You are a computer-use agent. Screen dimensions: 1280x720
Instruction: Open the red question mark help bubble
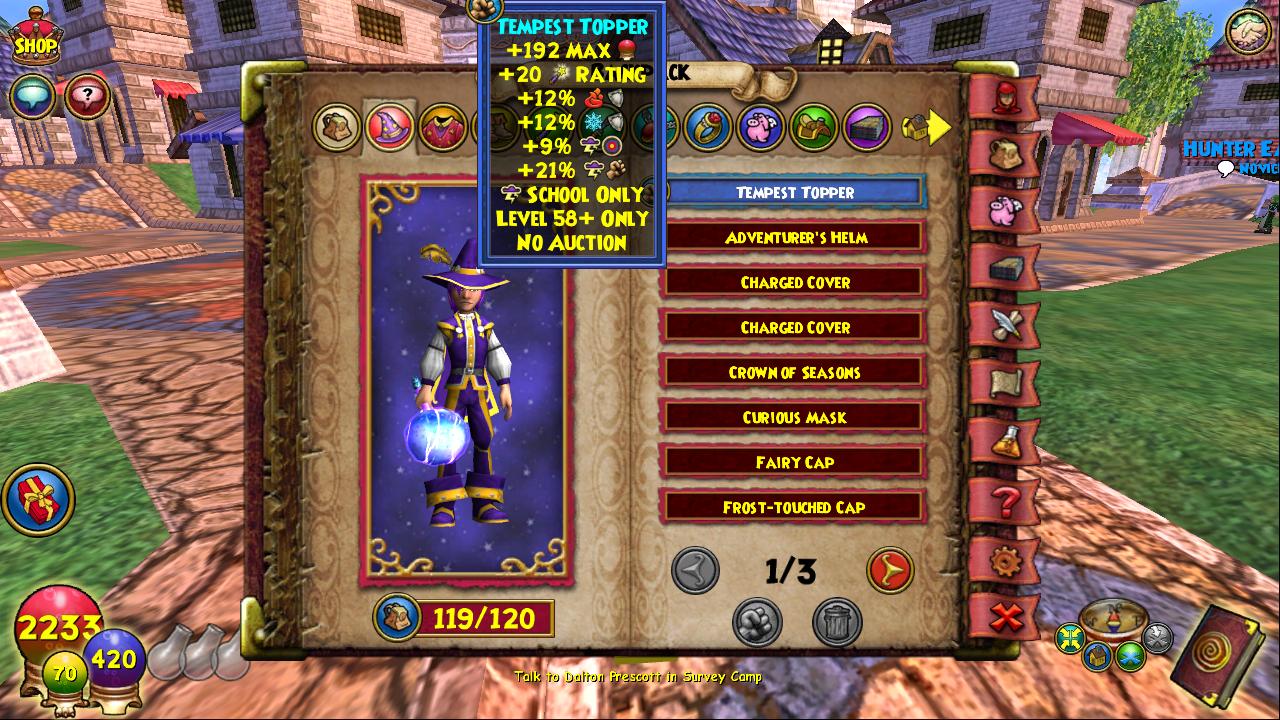coord(88,97)
